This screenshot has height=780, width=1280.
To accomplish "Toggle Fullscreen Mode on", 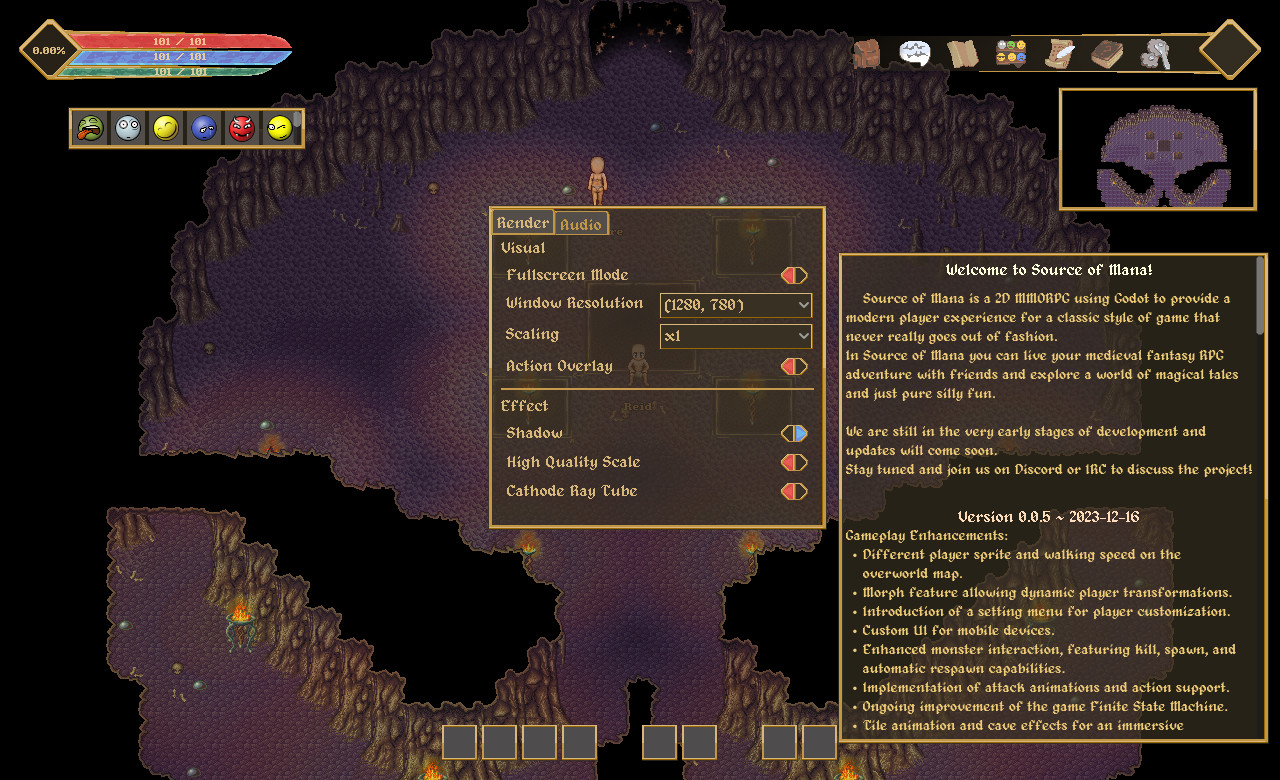I will [x=794, y=275].
